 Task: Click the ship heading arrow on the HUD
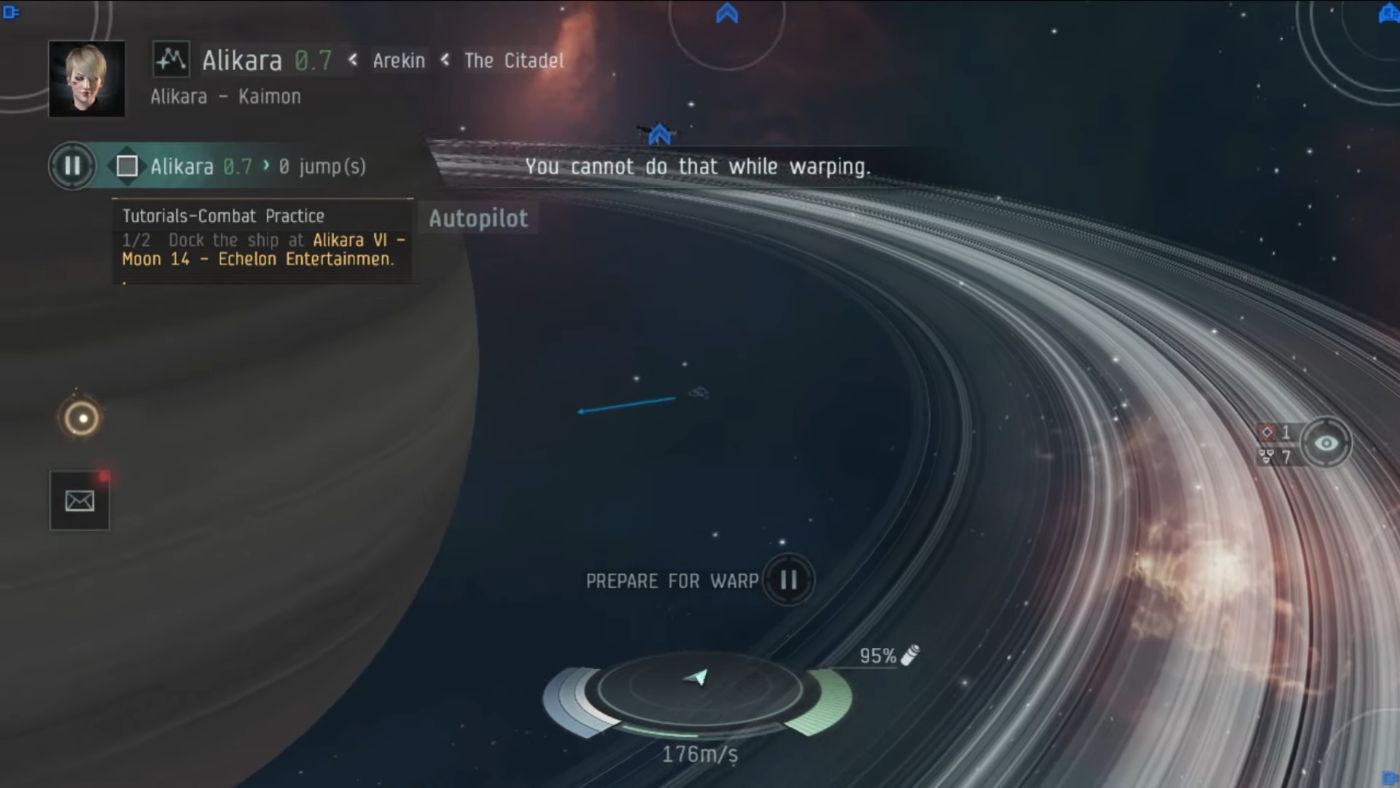tap(700, 680)
